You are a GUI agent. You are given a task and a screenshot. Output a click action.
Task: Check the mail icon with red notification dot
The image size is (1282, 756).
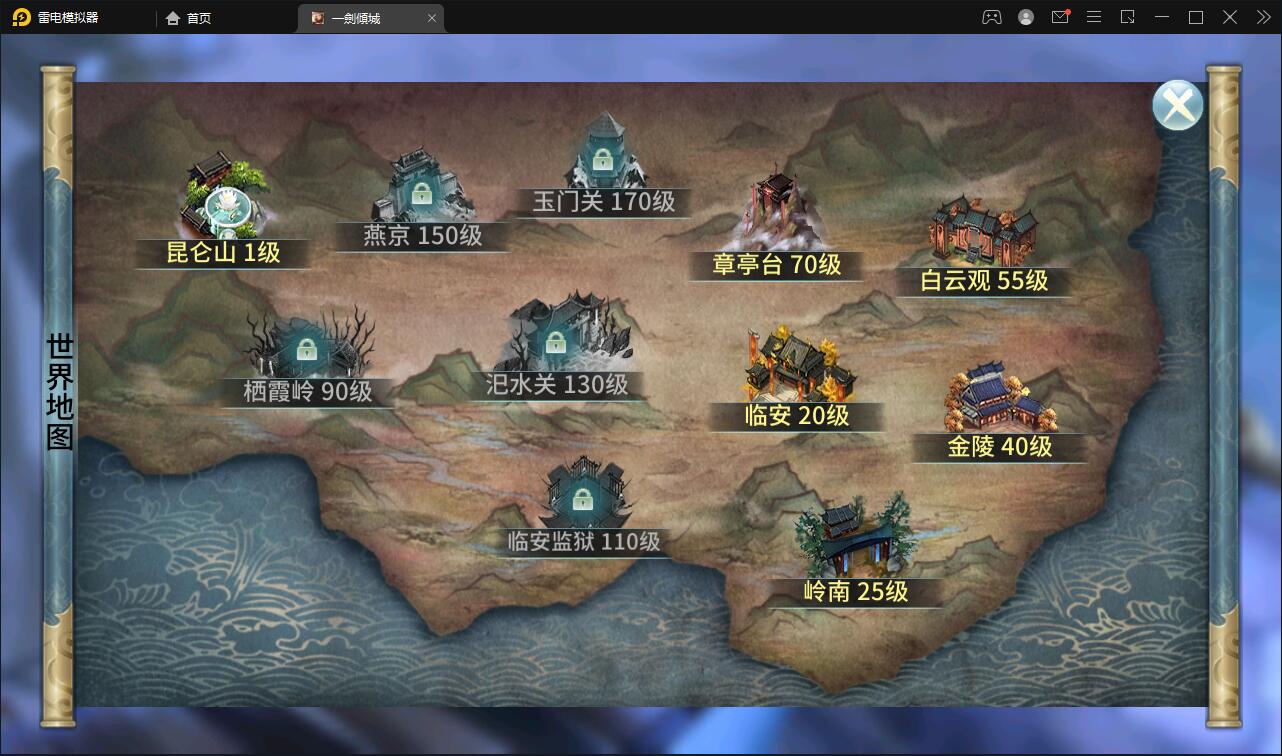click(x=1059, y=17)
